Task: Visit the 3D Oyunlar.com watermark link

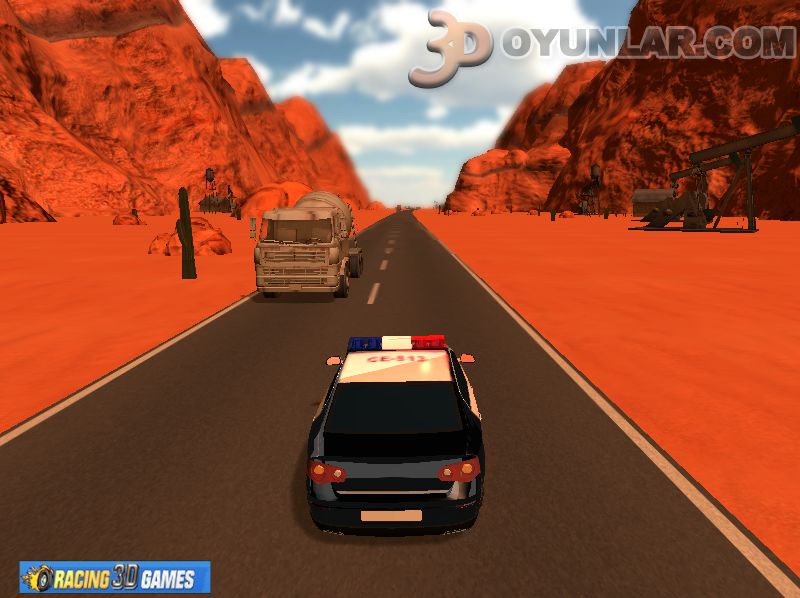Action: [601, 44]
